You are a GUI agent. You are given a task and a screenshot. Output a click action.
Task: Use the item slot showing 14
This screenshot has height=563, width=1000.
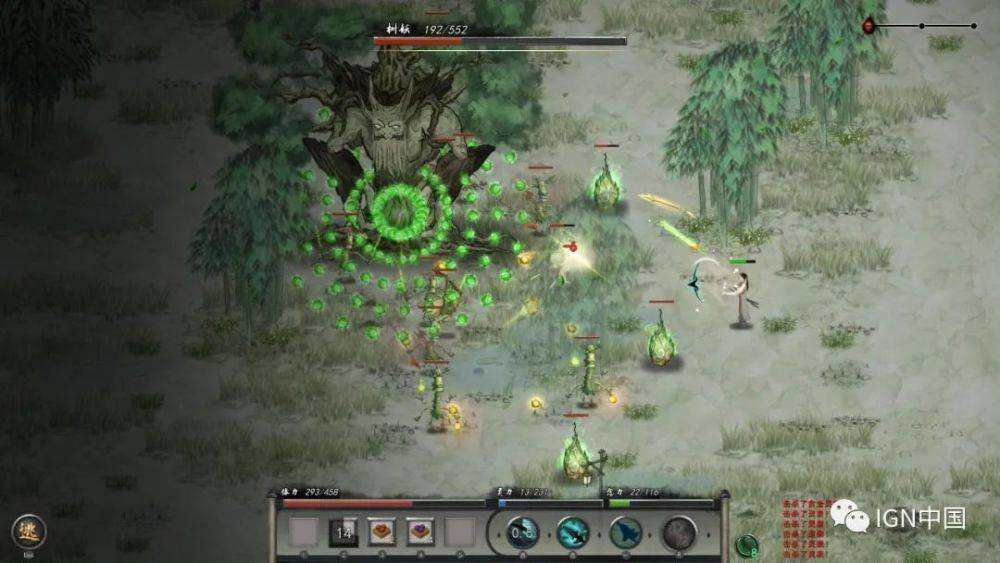point(344,532)
